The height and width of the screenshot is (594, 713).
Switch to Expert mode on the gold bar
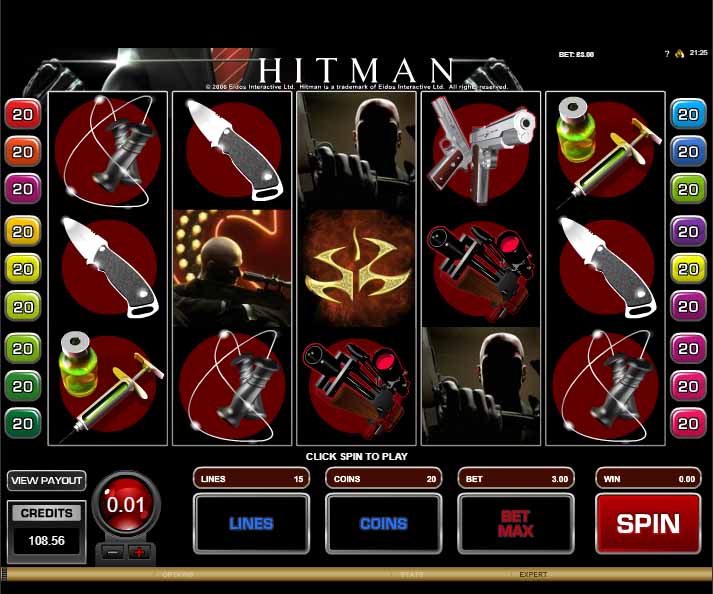(533, 575)
